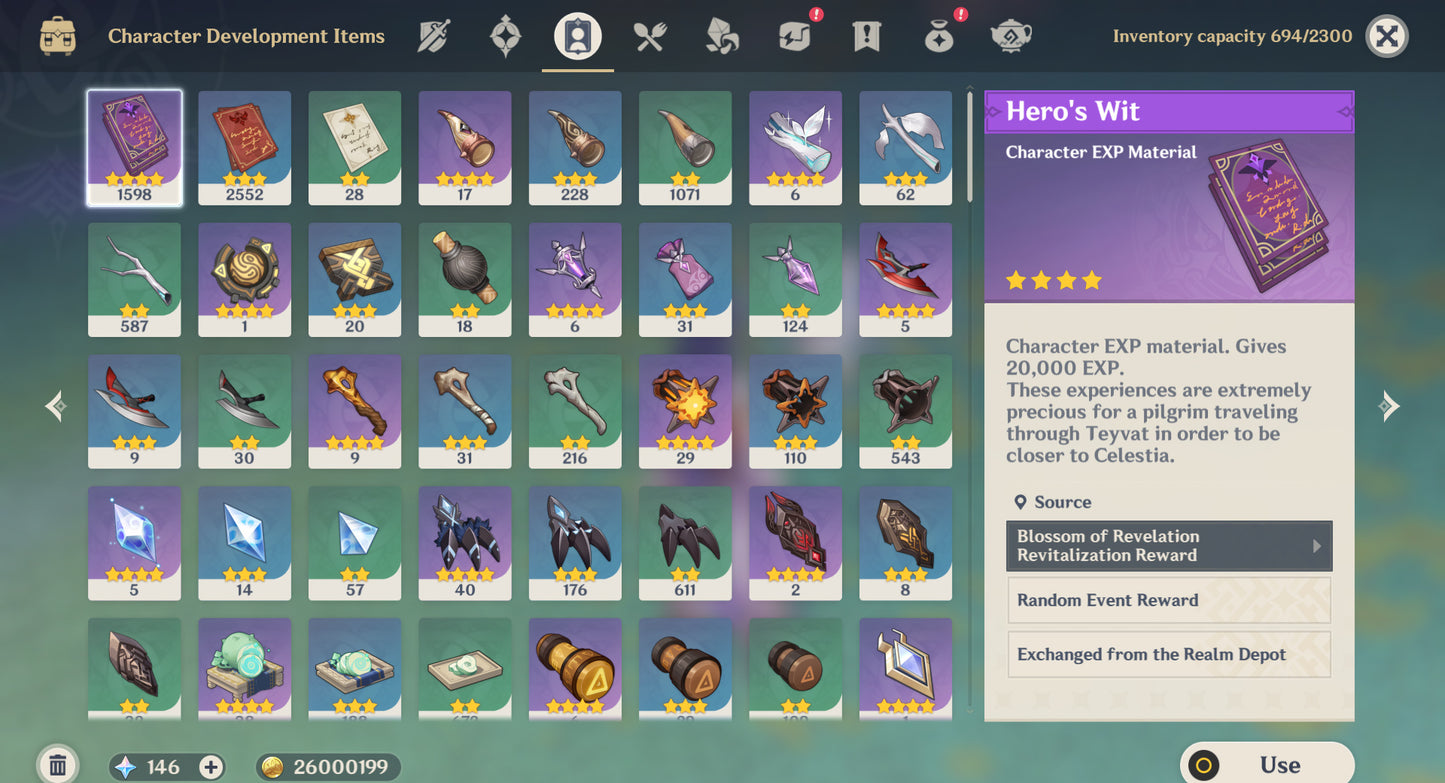Go to previous category with left arrow

57,405
